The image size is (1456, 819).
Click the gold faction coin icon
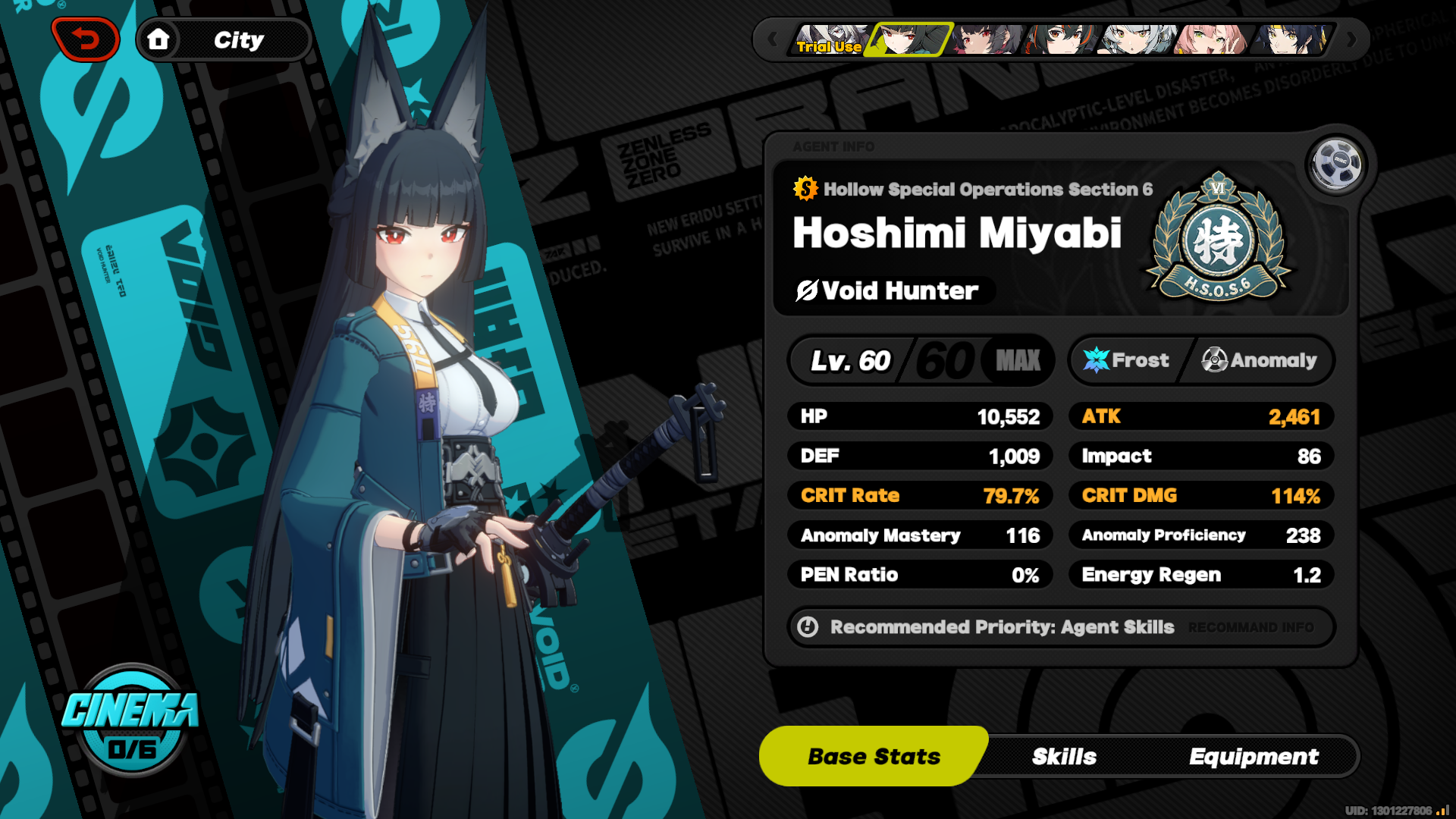(806, 190)
